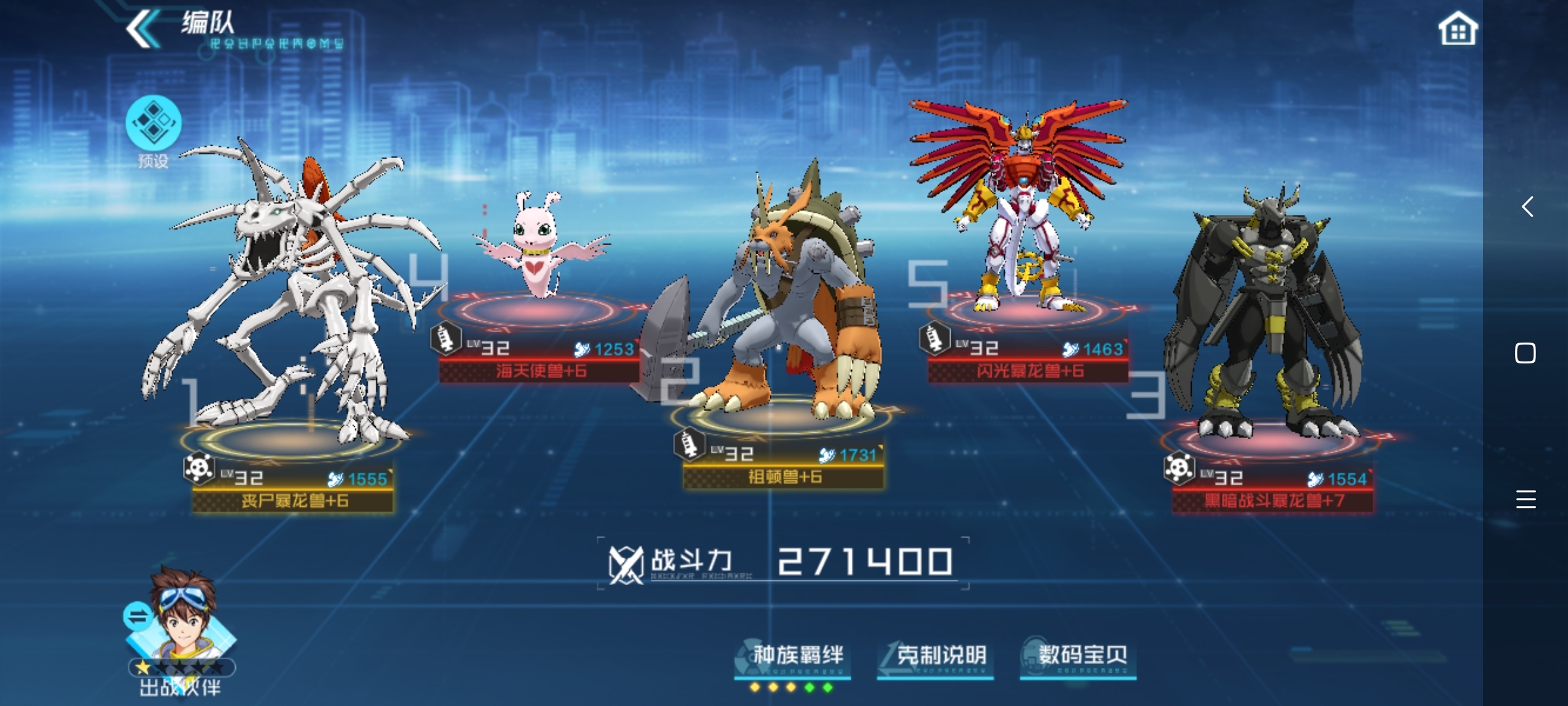Tap the Android back navigation arrow

click(1526, 207)
